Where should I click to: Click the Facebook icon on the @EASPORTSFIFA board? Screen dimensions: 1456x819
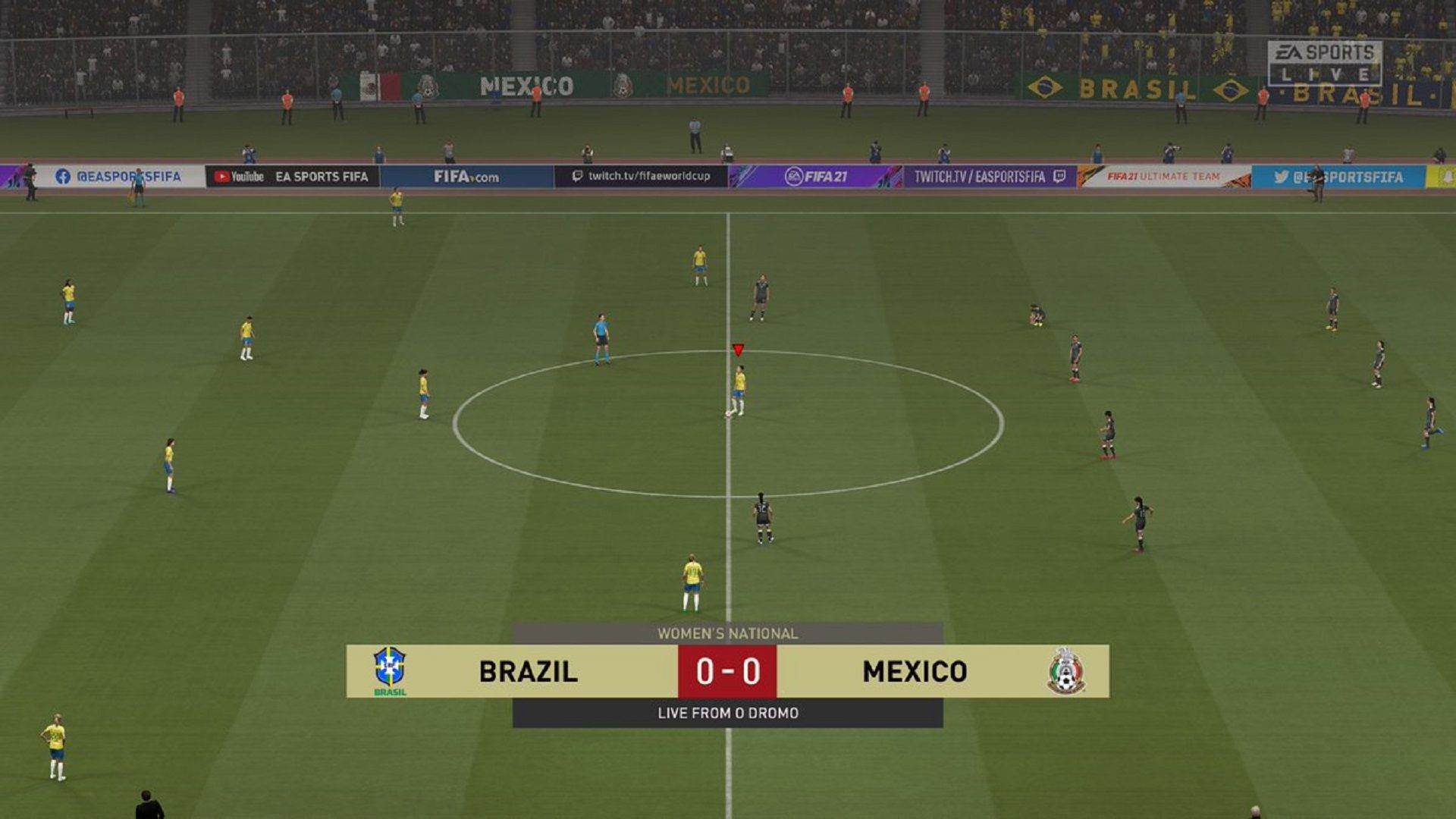point(62,176)
